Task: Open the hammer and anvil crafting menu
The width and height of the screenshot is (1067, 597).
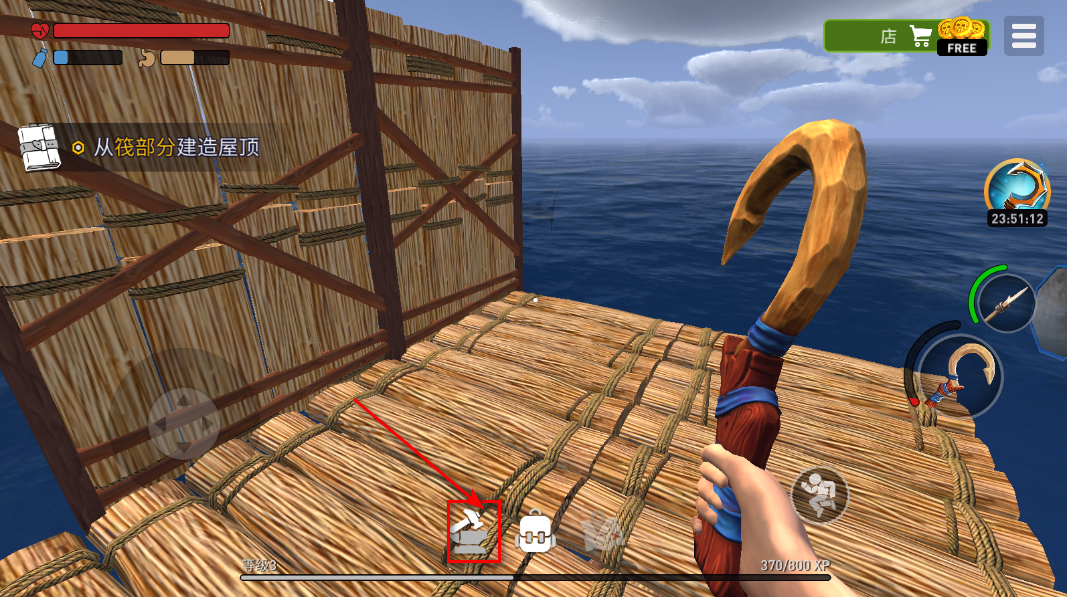Action: click(473, 532)
